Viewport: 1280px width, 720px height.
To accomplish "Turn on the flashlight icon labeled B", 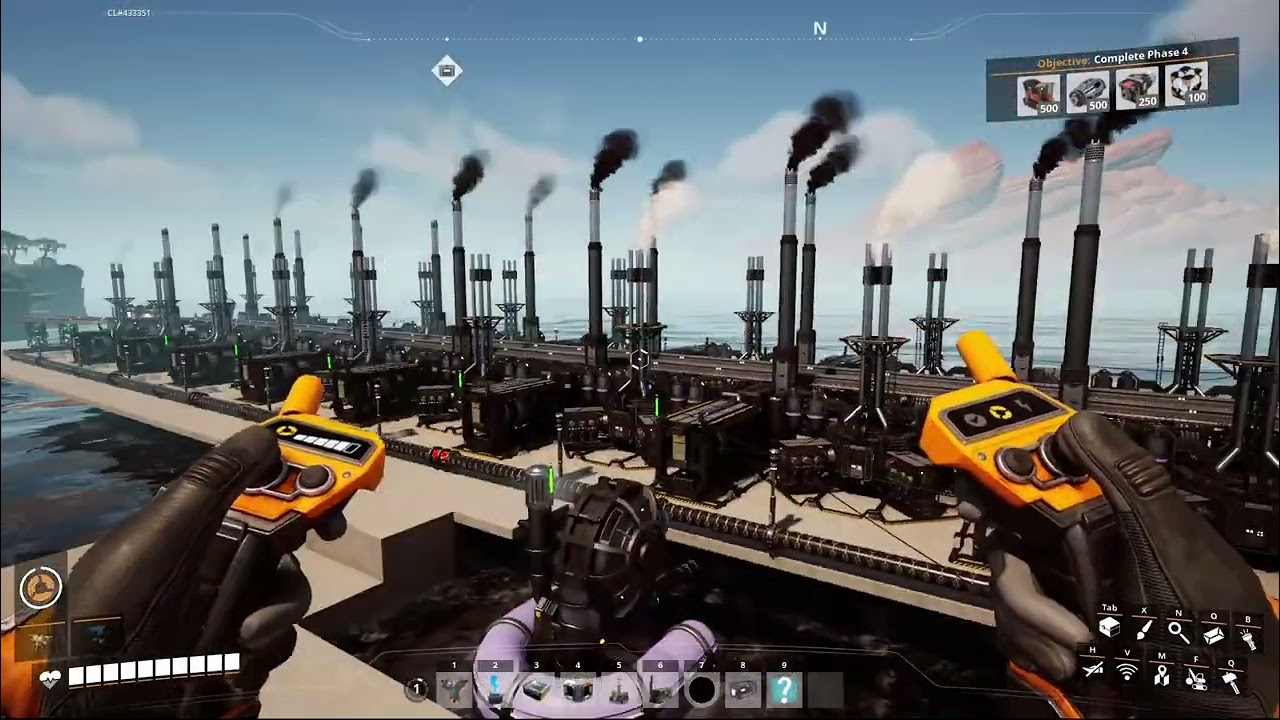I will click(x=1250, y=637).
